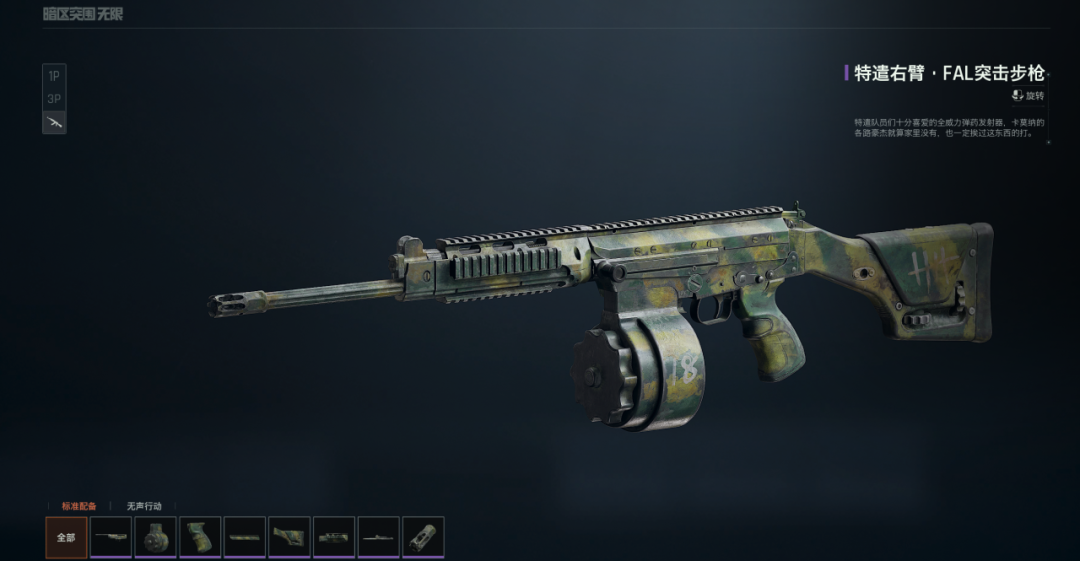Switch to the 无声行动 loadout tab
The height and width of the screenshot is (561, 1080).
tap(144, 506)
